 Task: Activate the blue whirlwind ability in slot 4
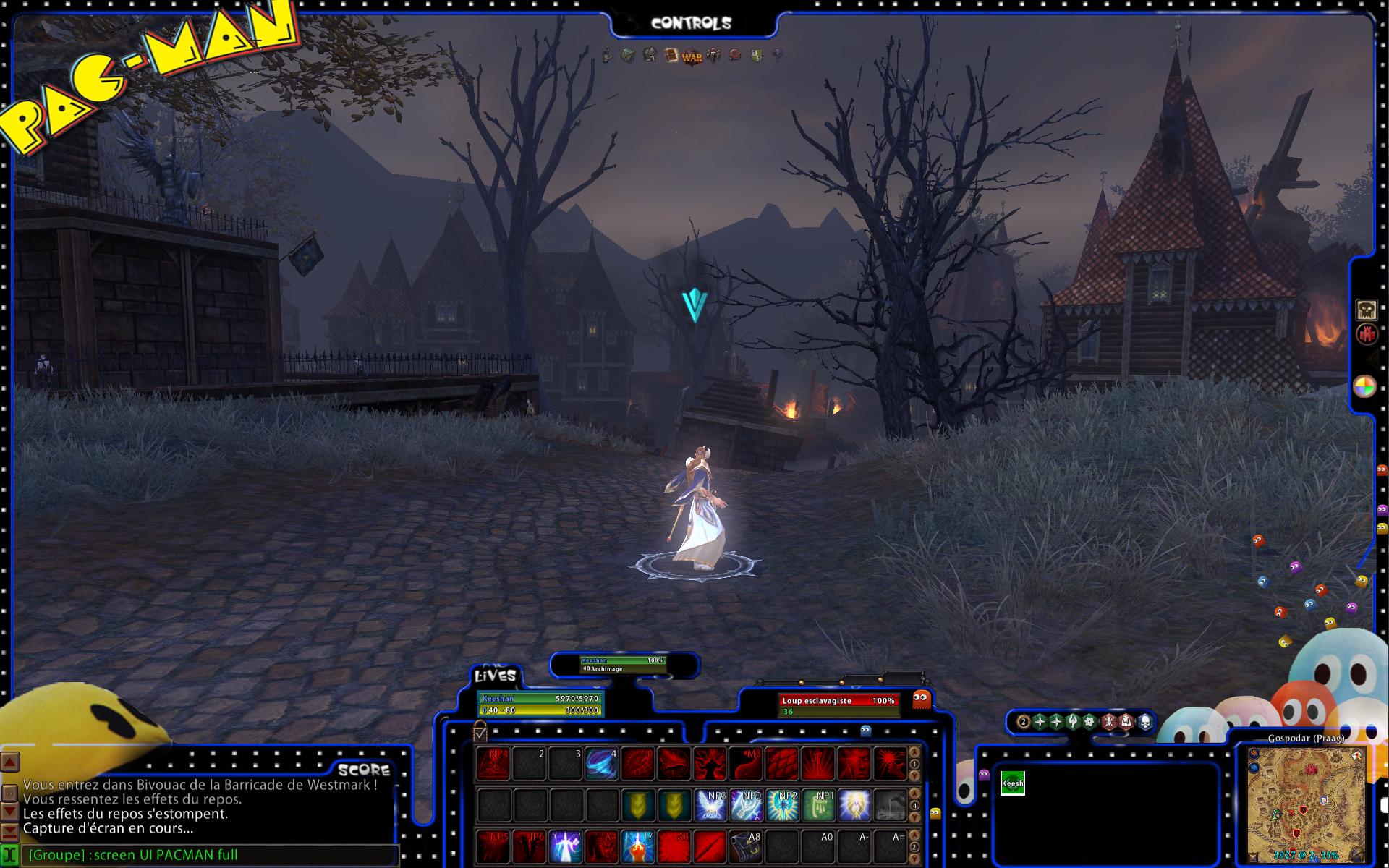[601, 765]
